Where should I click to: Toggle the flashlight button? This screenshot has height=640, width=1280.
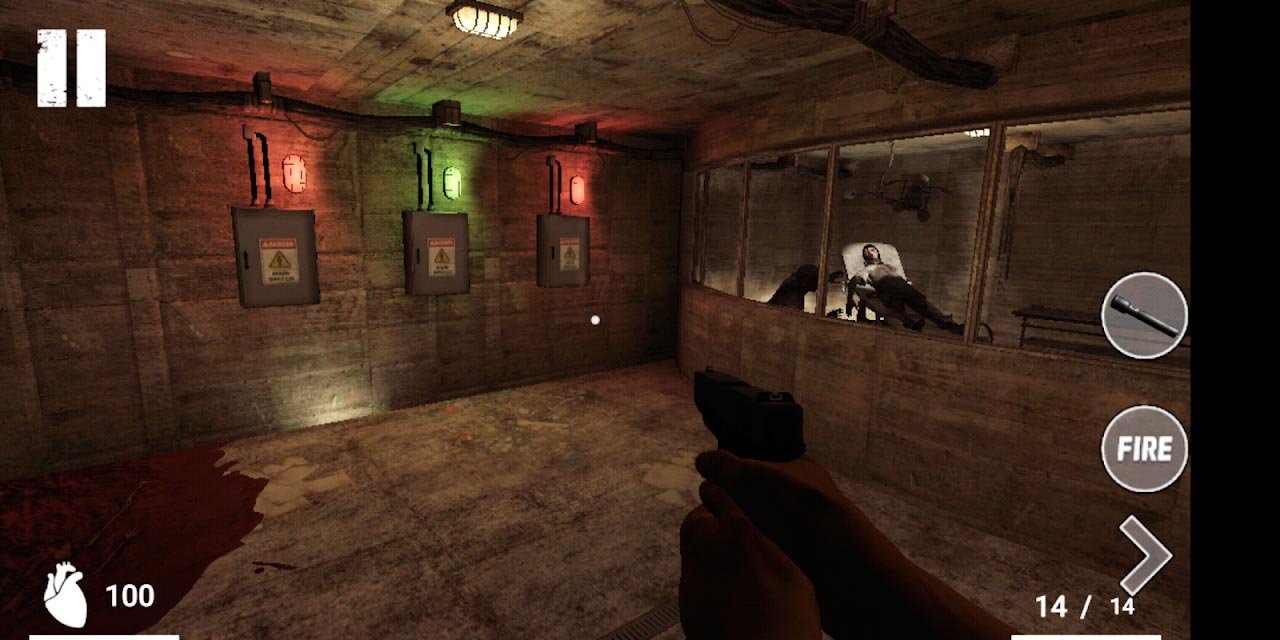tap(1144, 315)
